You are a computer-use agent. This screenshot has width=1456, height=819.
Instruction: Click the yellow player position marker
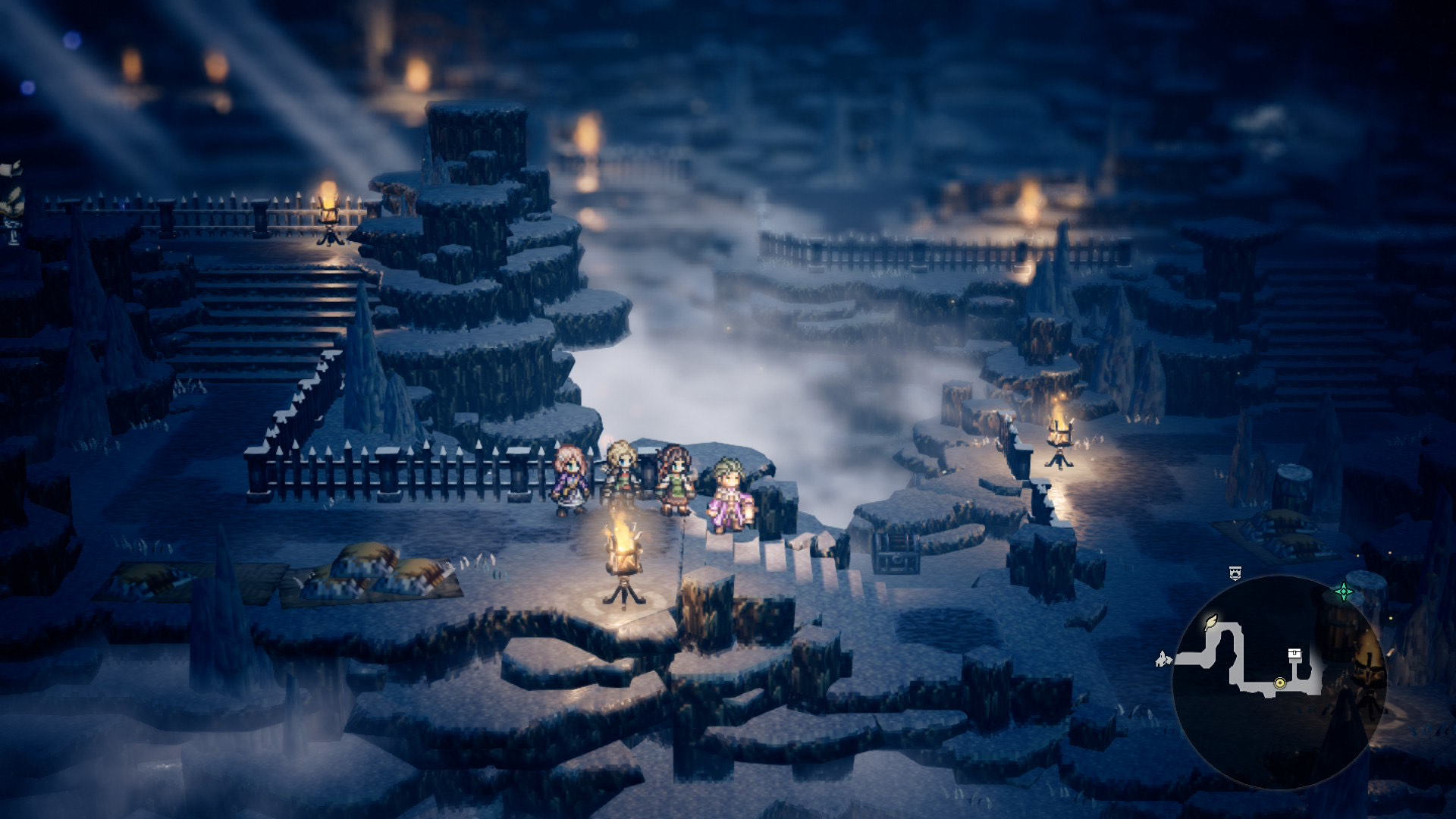pyautogui.click(x=1280, y=682)
